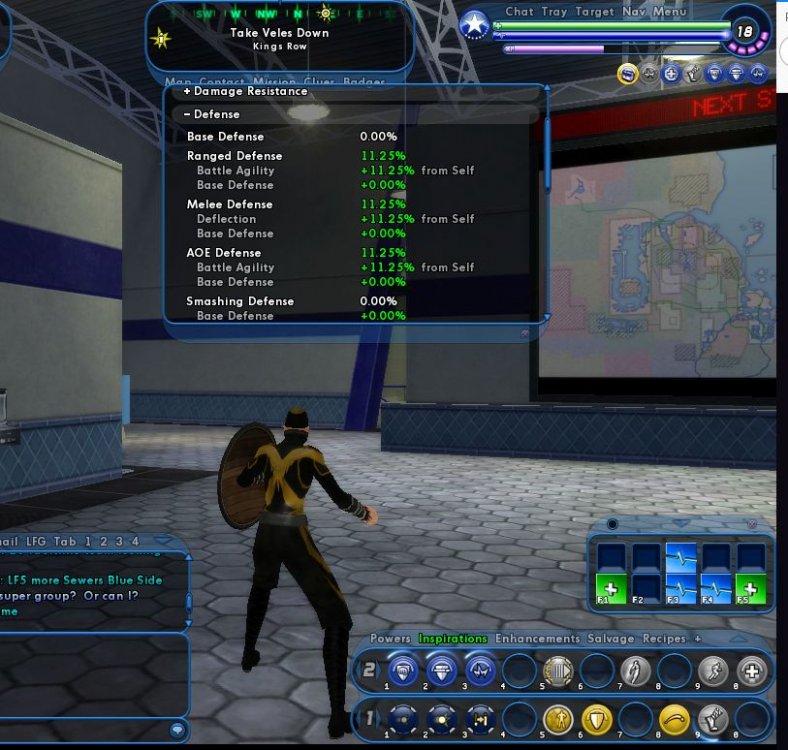Toggle the Tray option in top bar
The width and height of the screenshot is (788, 750).
[554, 12]
